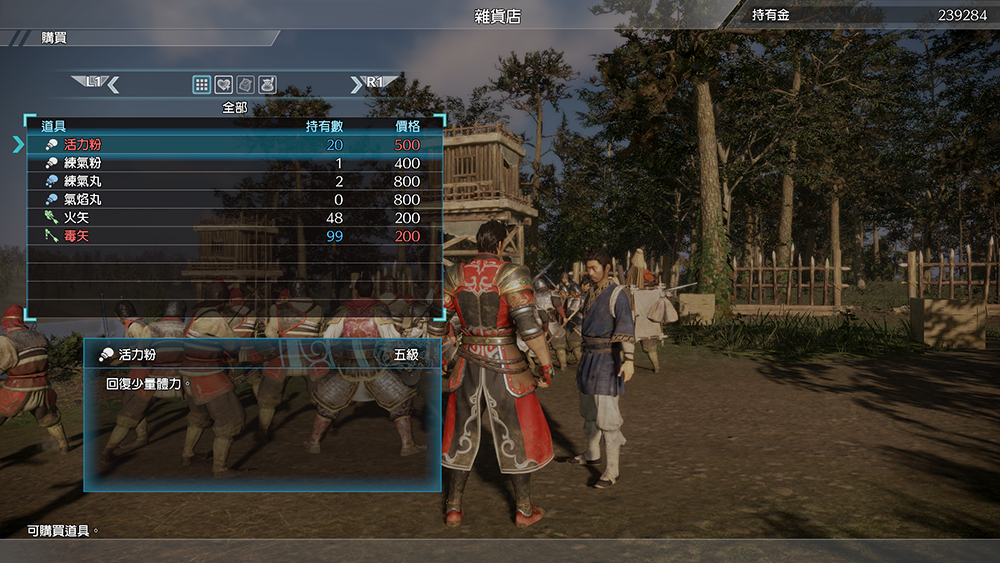This screenshot has width=1000, height=563.
Task: Switch to the all-items grid tab
Action: (x=201, y=85)
